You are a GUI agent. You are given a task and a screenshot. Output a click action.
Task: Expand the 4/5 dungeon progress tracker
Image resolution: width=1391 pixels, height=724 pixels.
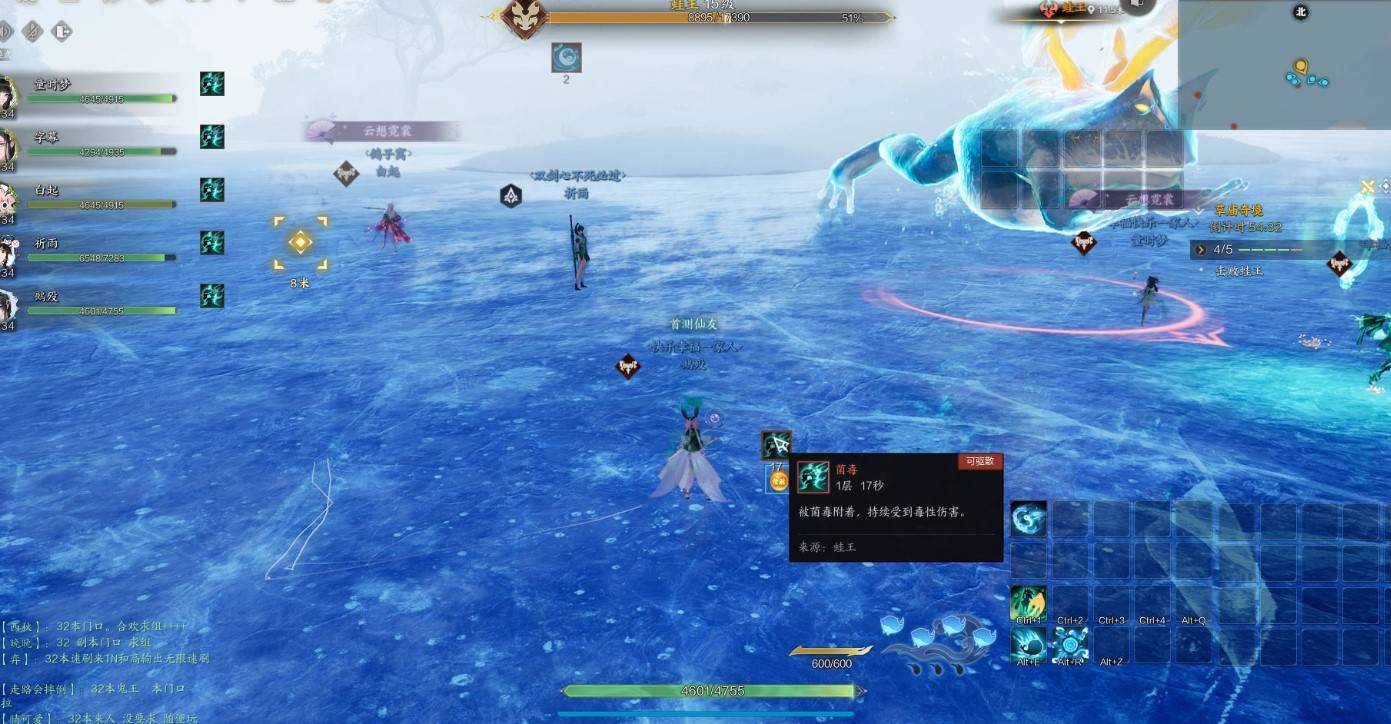tap(1201, 250)
